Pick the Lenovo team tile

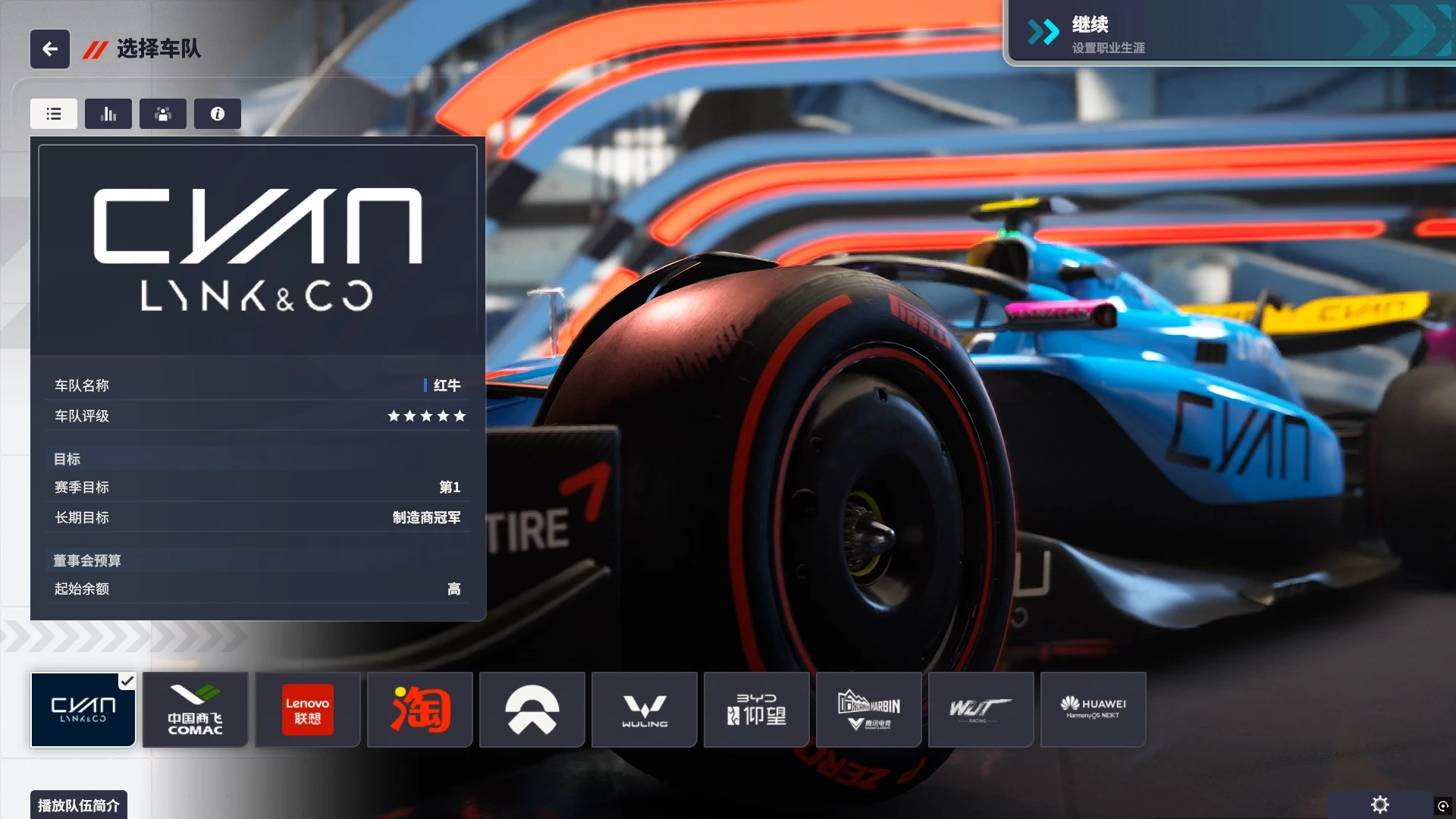click(308, 710)
